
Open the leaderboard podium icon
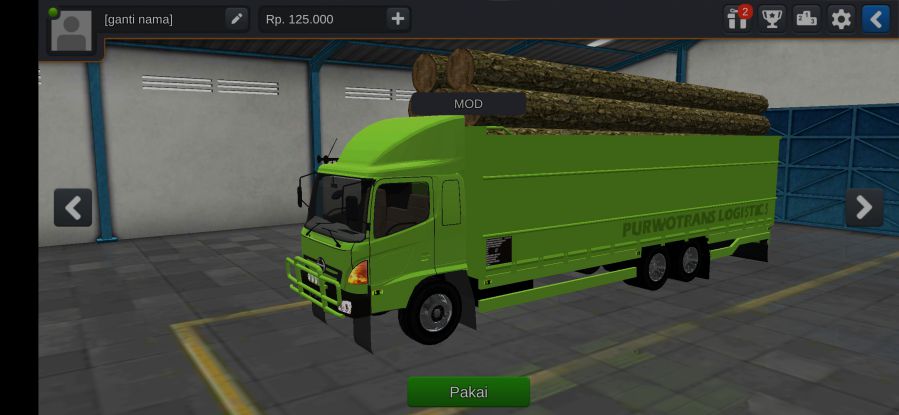click(x=806, y=18)
